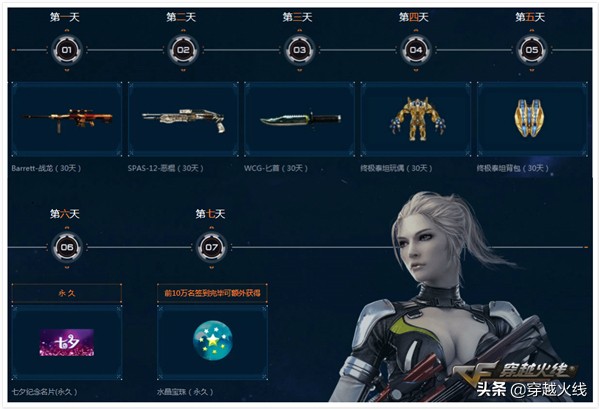Select the day 01 sign-in node
This screenshot has height=410, width=600.
pyautogui.click(x=67, y=50)
